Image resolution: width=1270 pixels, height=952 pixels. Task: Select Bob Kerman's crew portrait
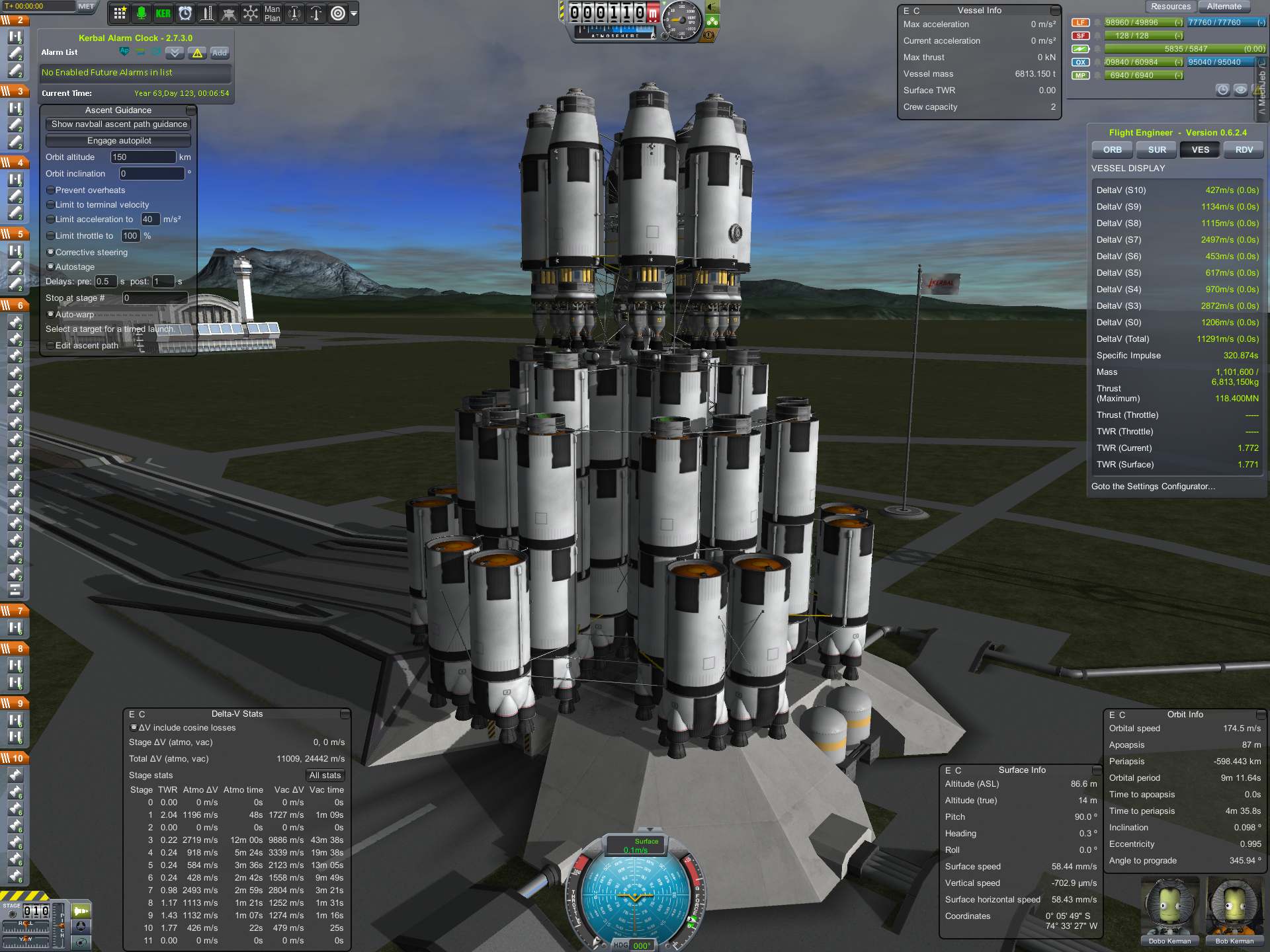pos(1234,909)
